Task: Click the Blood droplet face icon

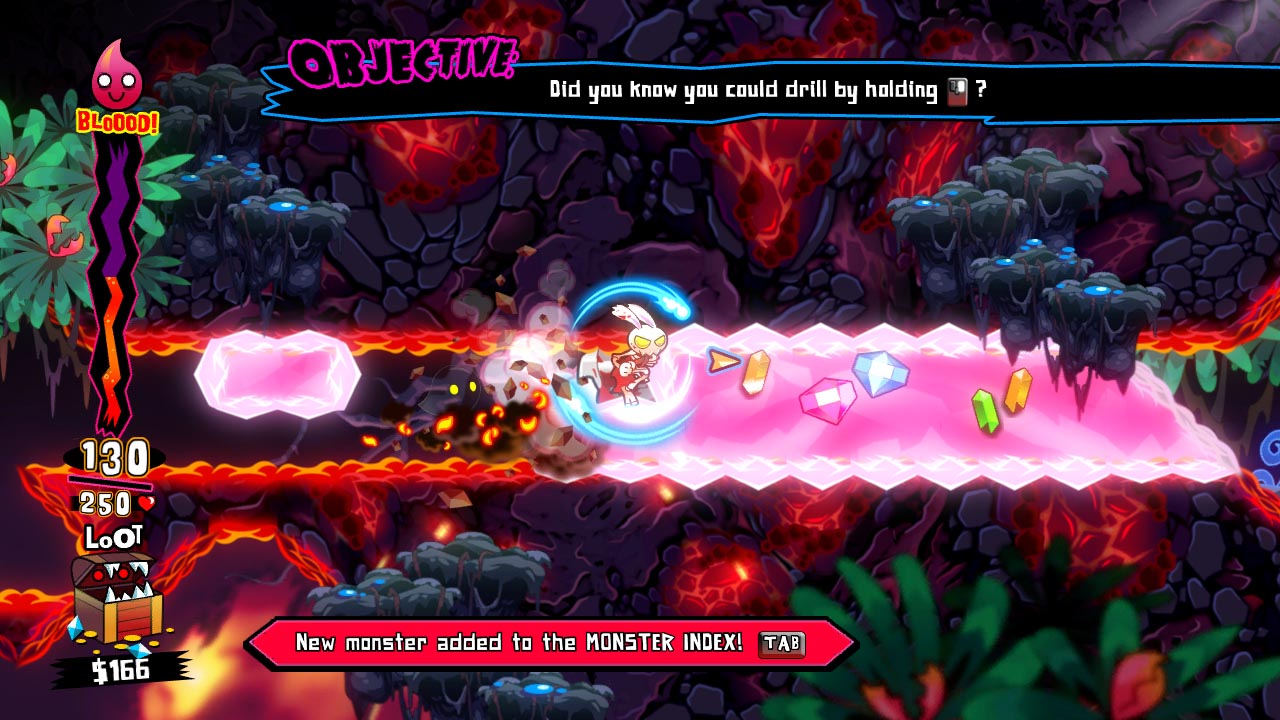Action: [117, 77]
